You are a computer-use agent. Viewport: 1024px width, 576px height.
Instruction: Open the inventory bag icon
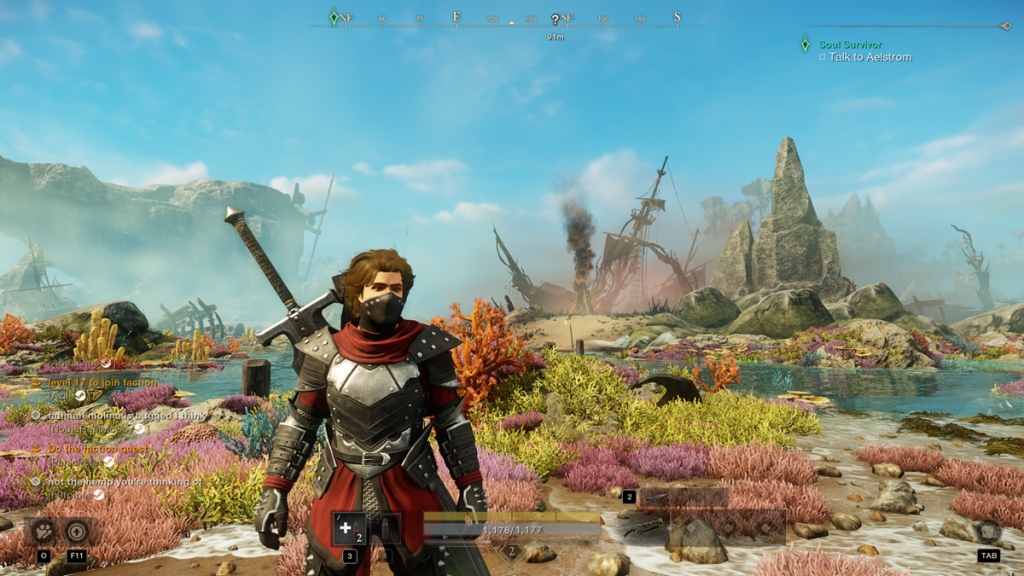point(988,532)
